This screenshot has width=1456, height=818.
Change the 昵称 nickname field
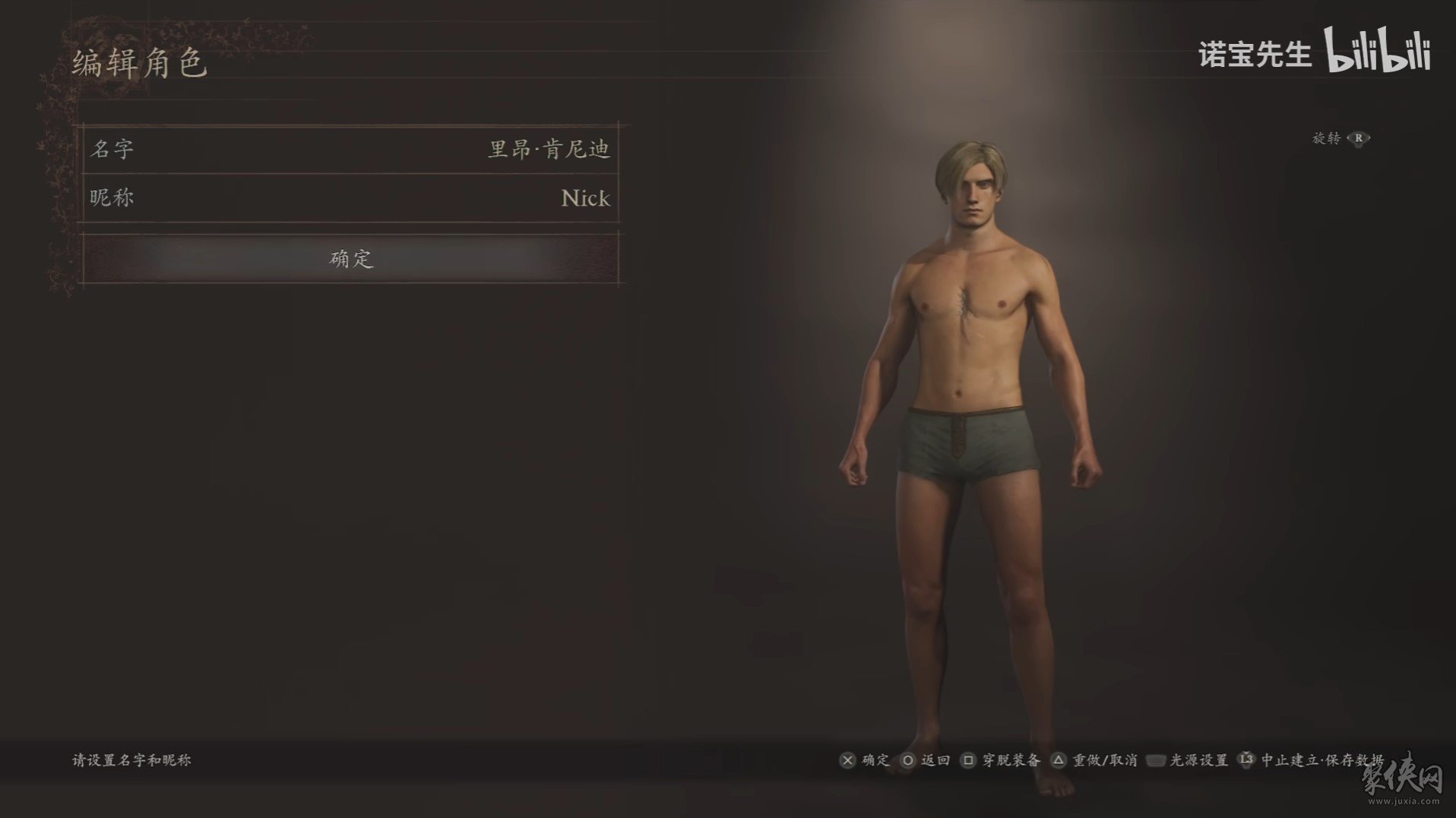point(350,198)
